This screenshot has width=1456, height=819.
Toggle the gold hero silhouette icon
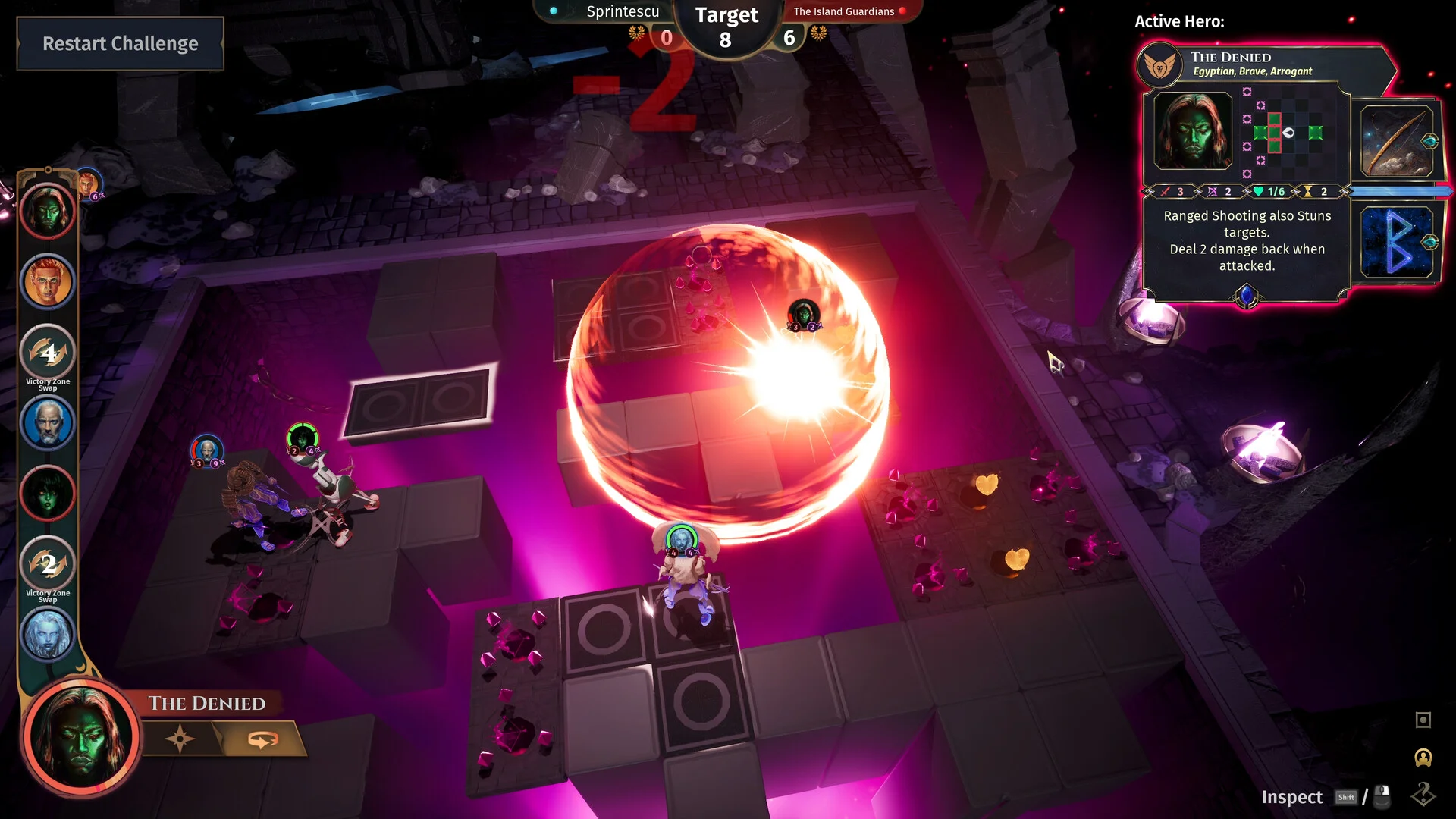1423,758
